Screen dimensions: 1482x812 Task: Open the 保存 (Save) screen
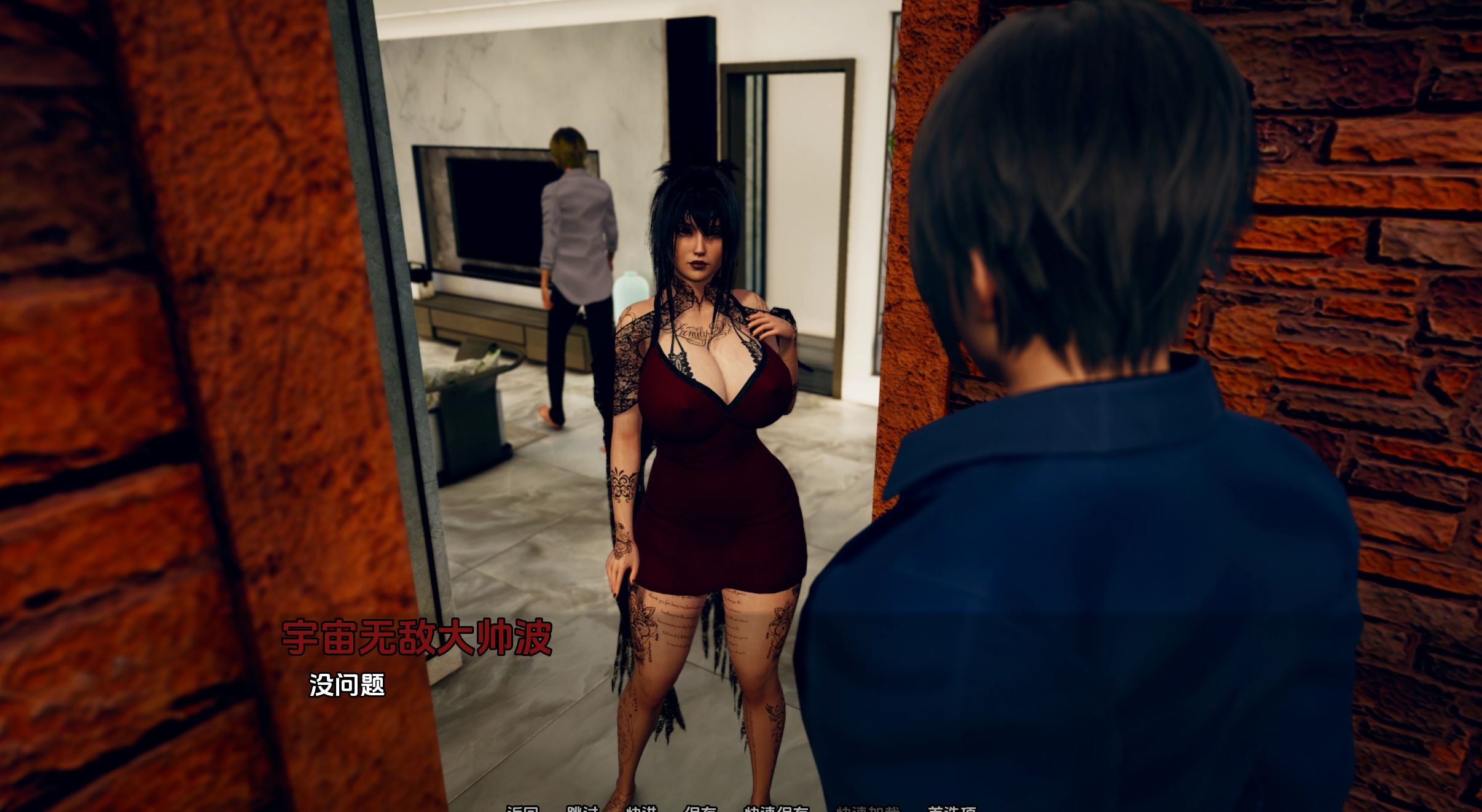(700, 809)
